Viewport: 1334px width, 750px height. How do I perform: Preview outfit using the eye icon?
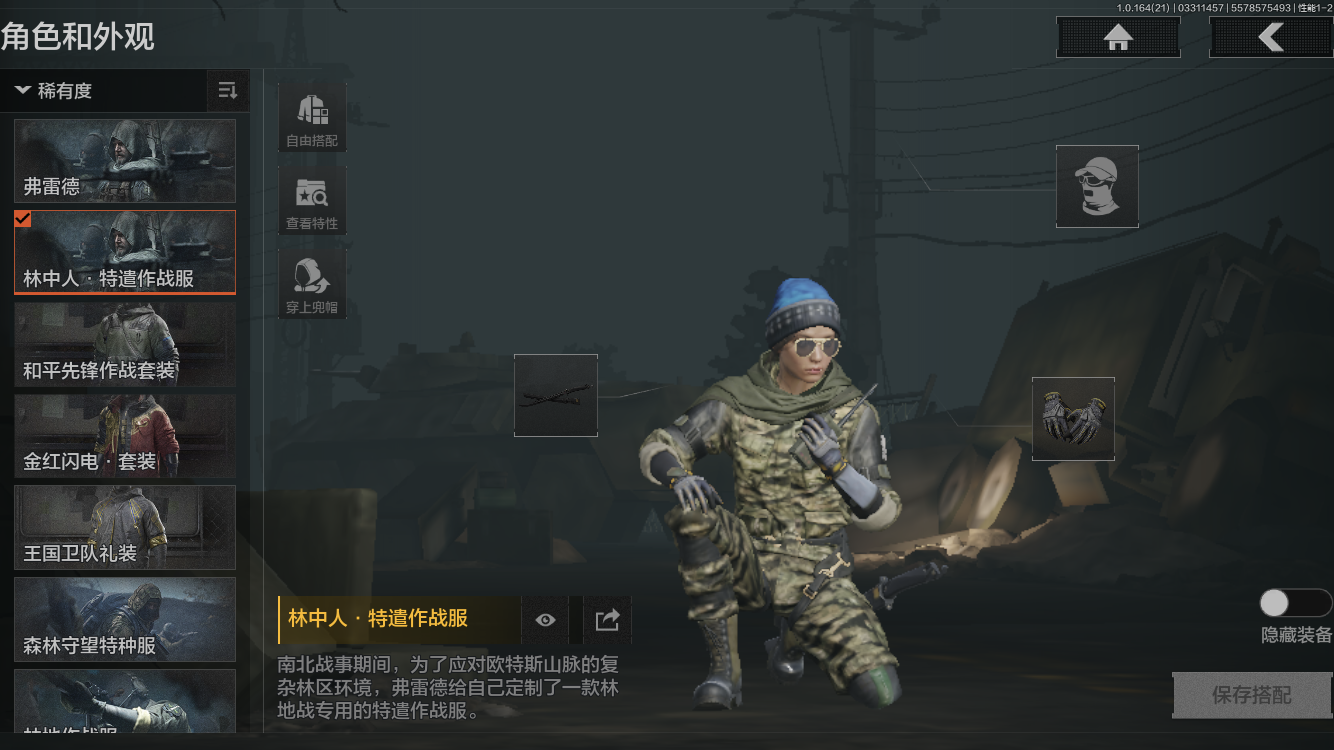544,620
